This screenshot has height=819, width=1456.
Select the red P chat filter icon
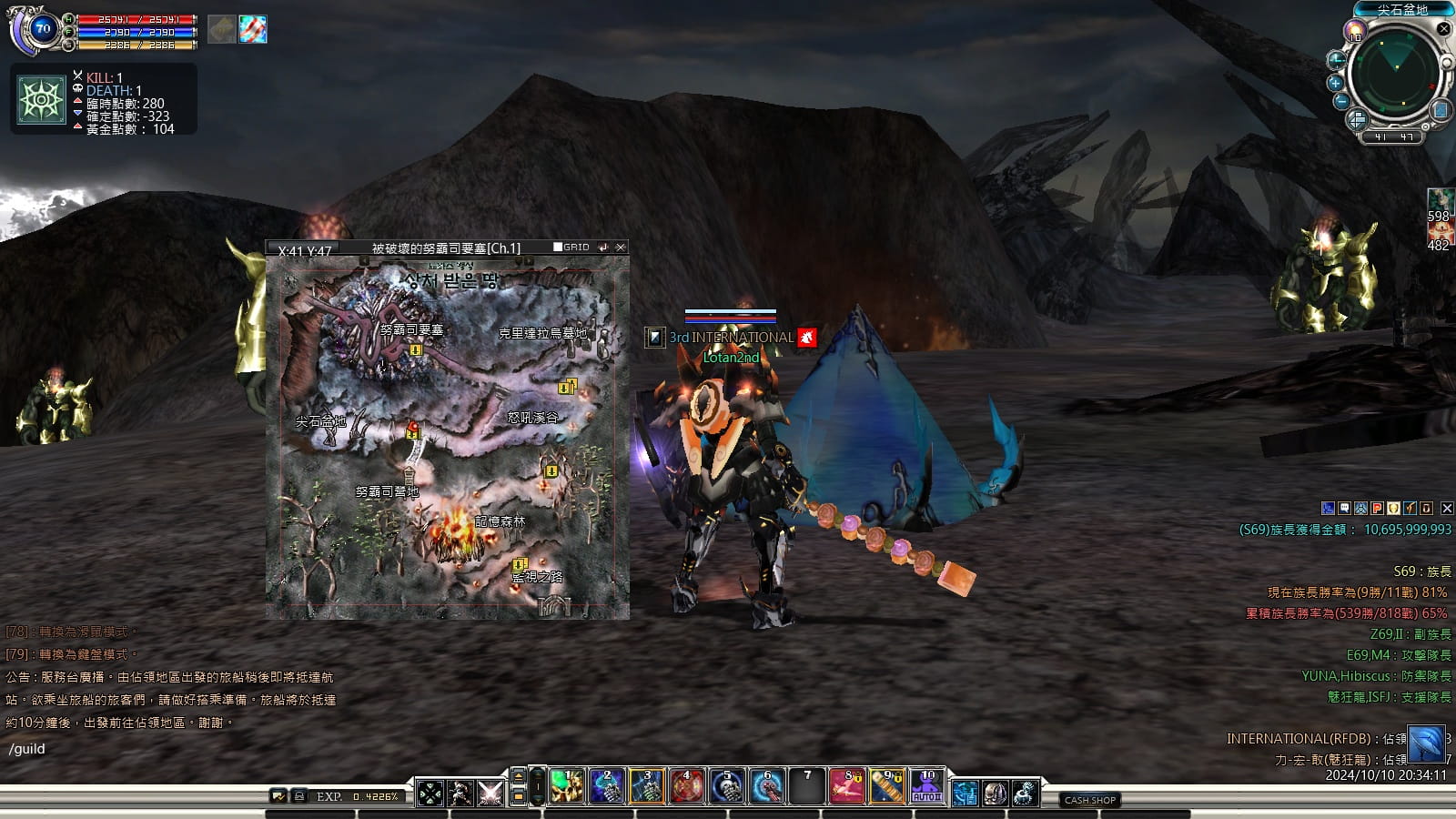pos(1377,509)
